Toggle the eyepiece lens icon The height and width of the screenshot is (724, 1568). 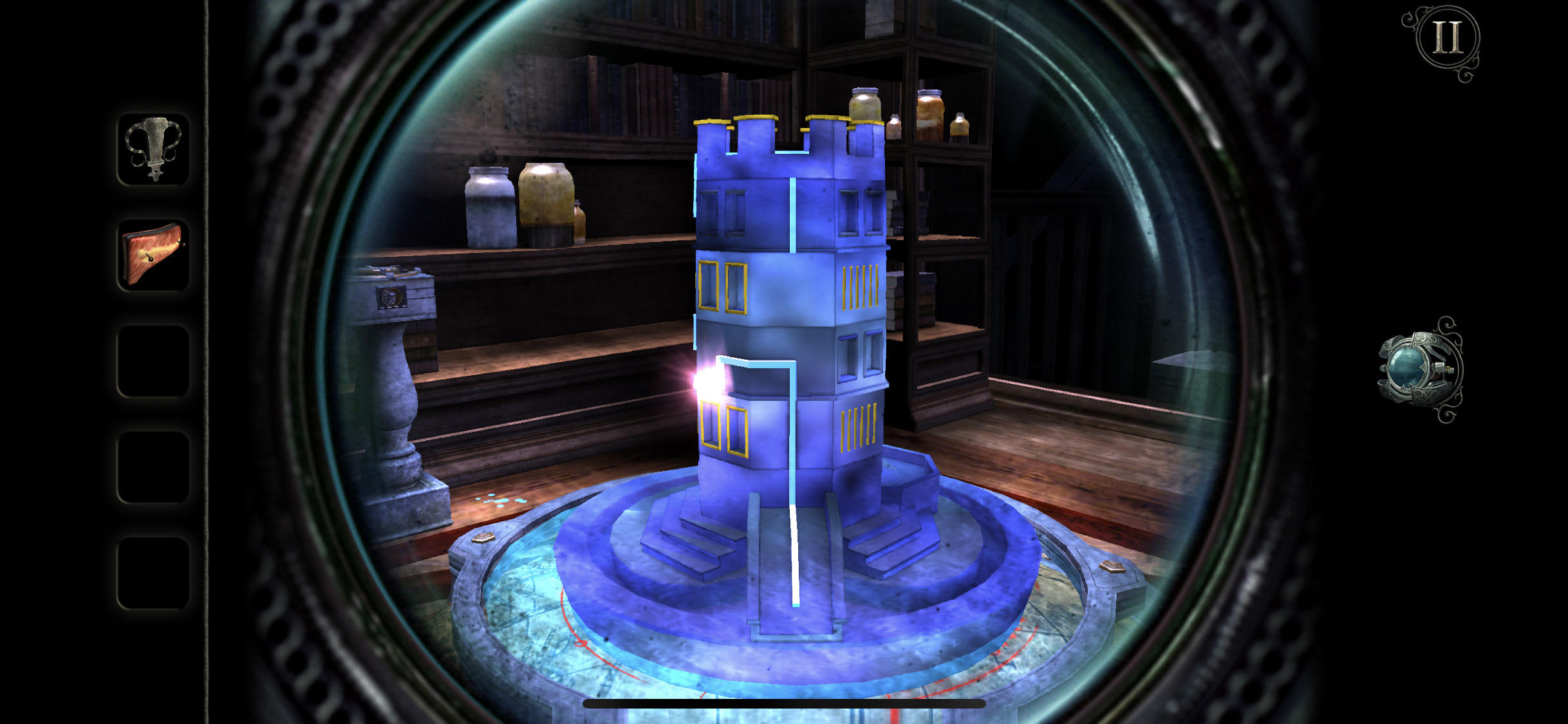pyautogui.click(x=1418, y=370)
